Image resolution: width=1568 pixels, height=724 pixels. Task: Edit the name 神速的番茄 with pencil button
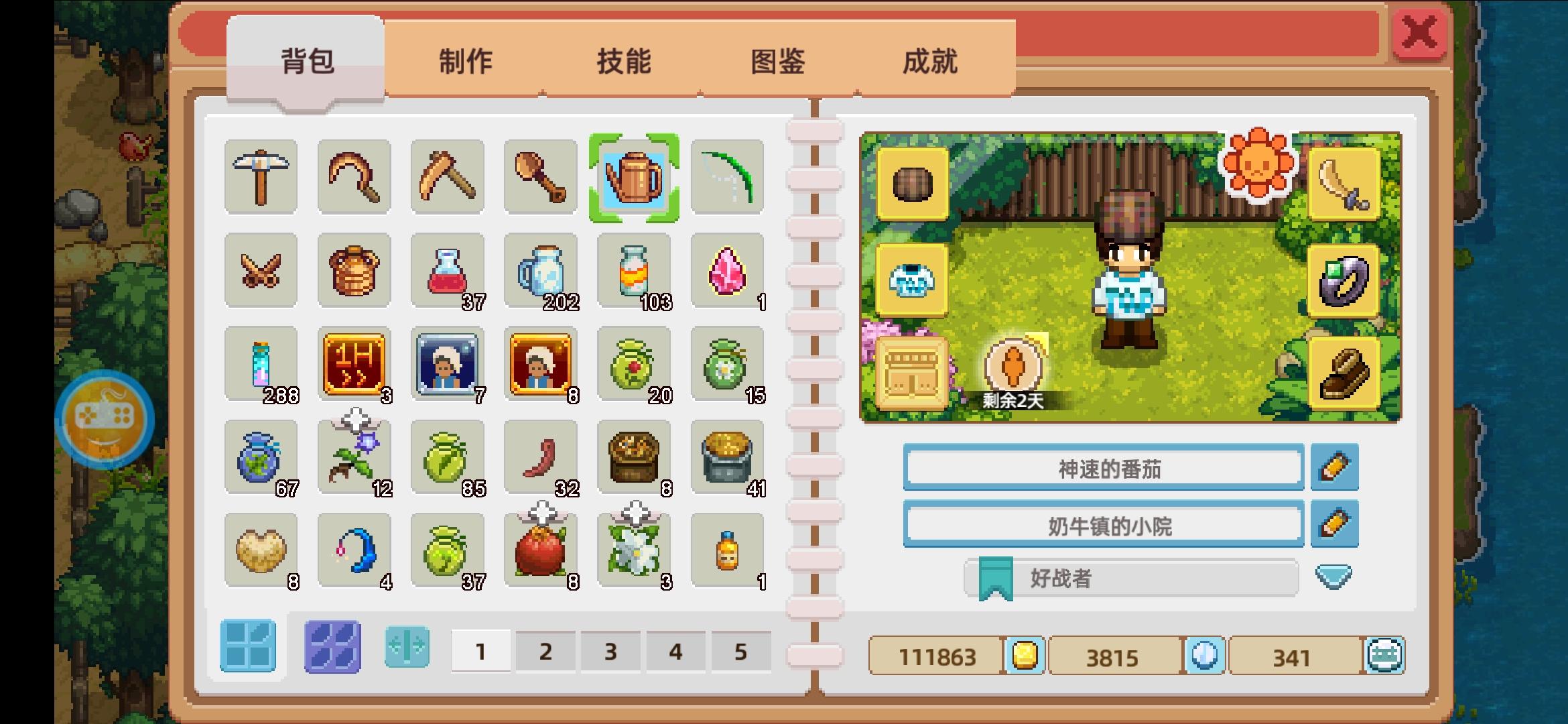[1335, 467]
